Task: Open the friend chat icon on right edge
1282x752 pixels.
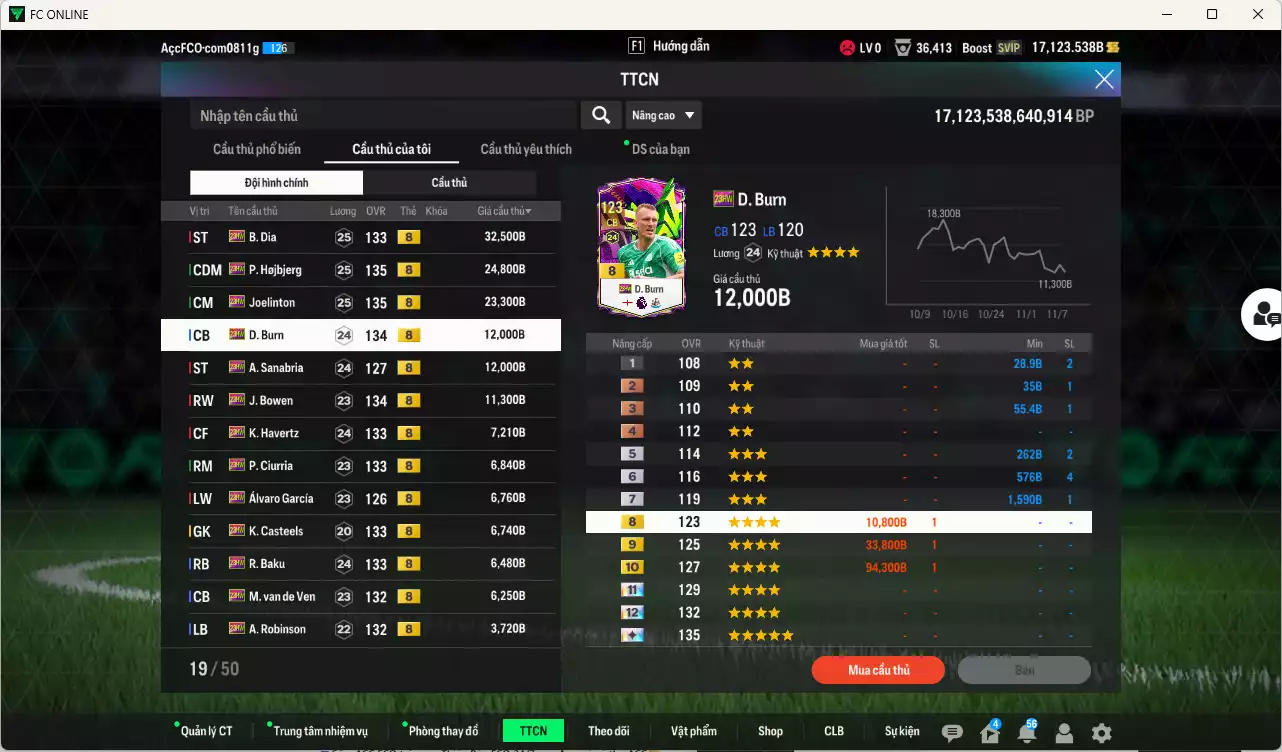Action: tap(1266, 315)
